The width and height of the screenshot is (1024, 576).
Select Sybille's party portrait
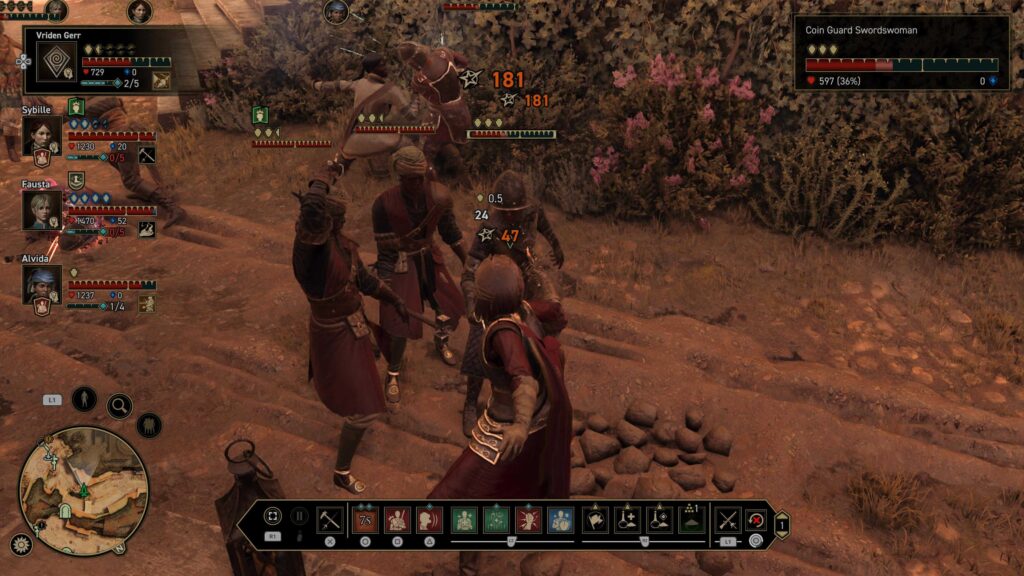coord(43,136)
